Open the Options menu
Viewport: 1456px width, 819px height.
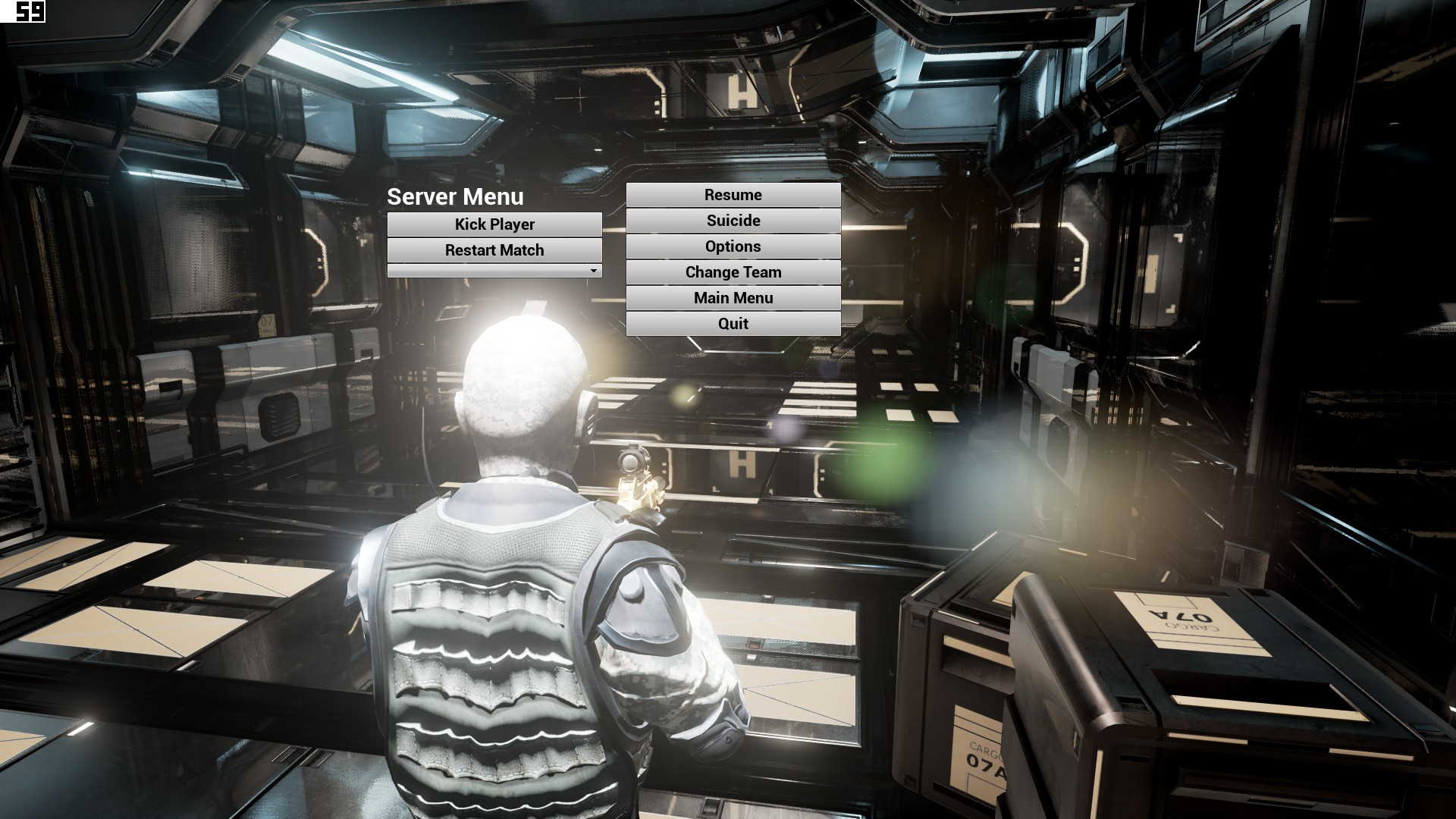(733, 246)
